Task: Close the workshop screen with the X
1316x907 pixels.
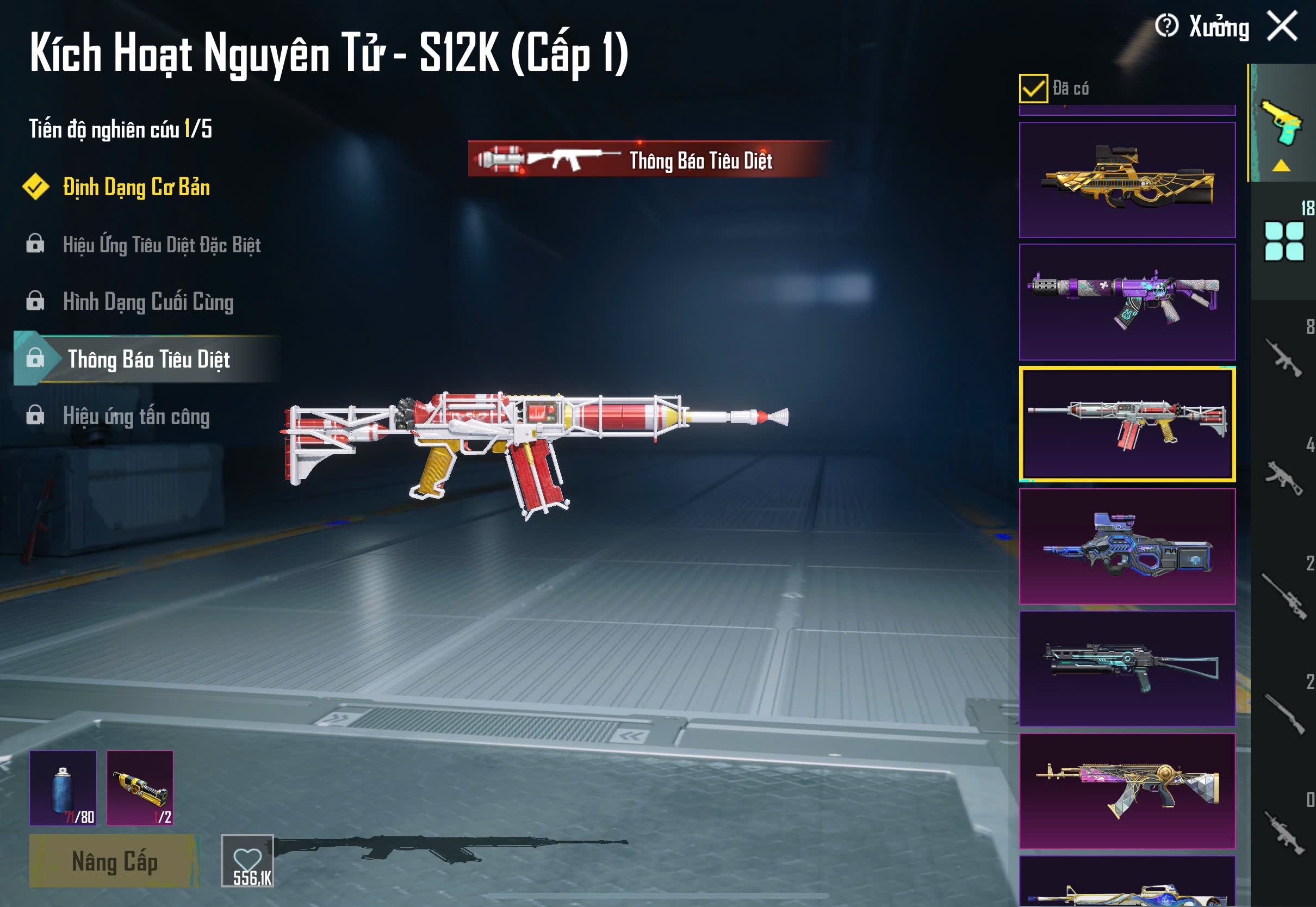Action: pos(1282,26)
